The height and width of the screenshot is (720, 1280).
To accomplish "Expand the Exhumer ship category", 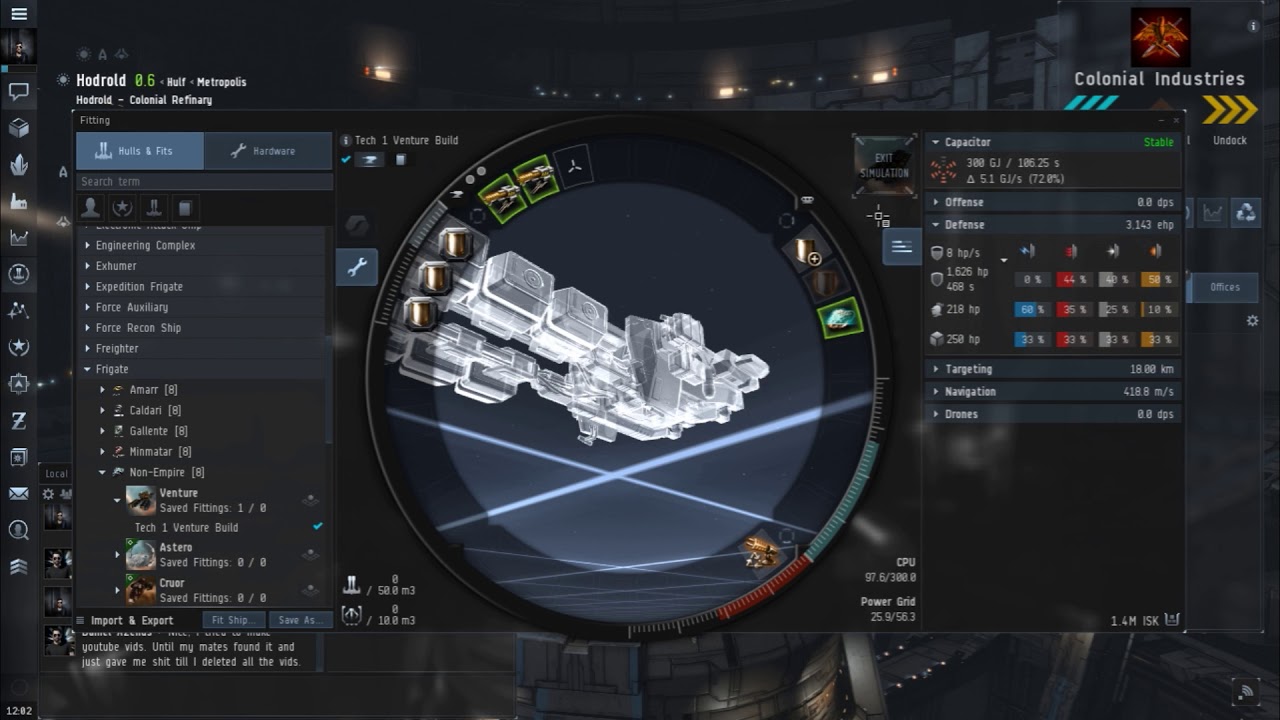I will point(116,266).
